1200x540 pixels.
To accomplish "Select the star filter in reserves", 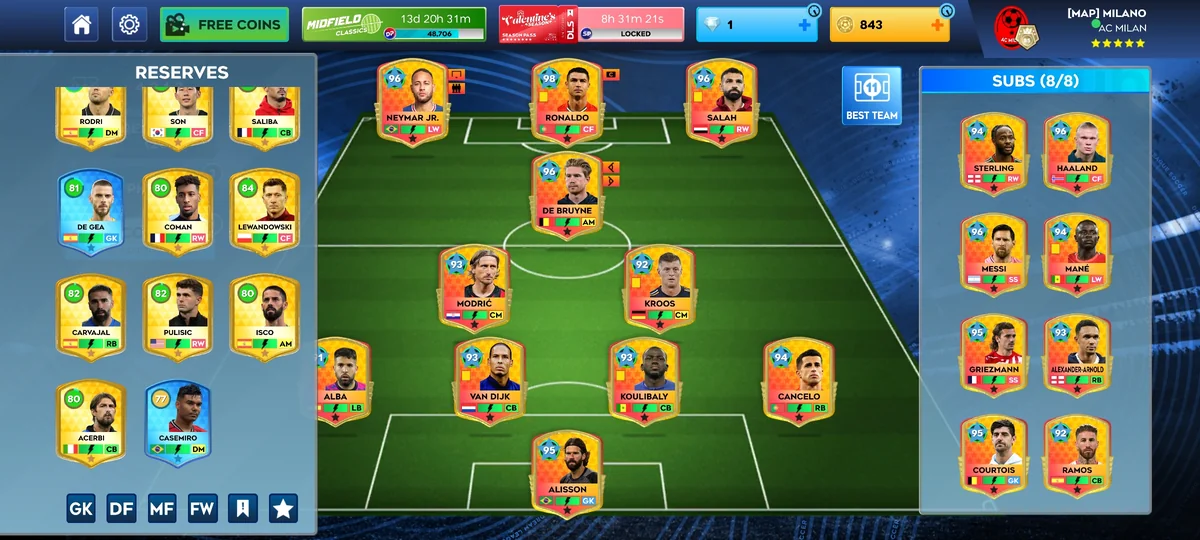I will pos(283,508).
